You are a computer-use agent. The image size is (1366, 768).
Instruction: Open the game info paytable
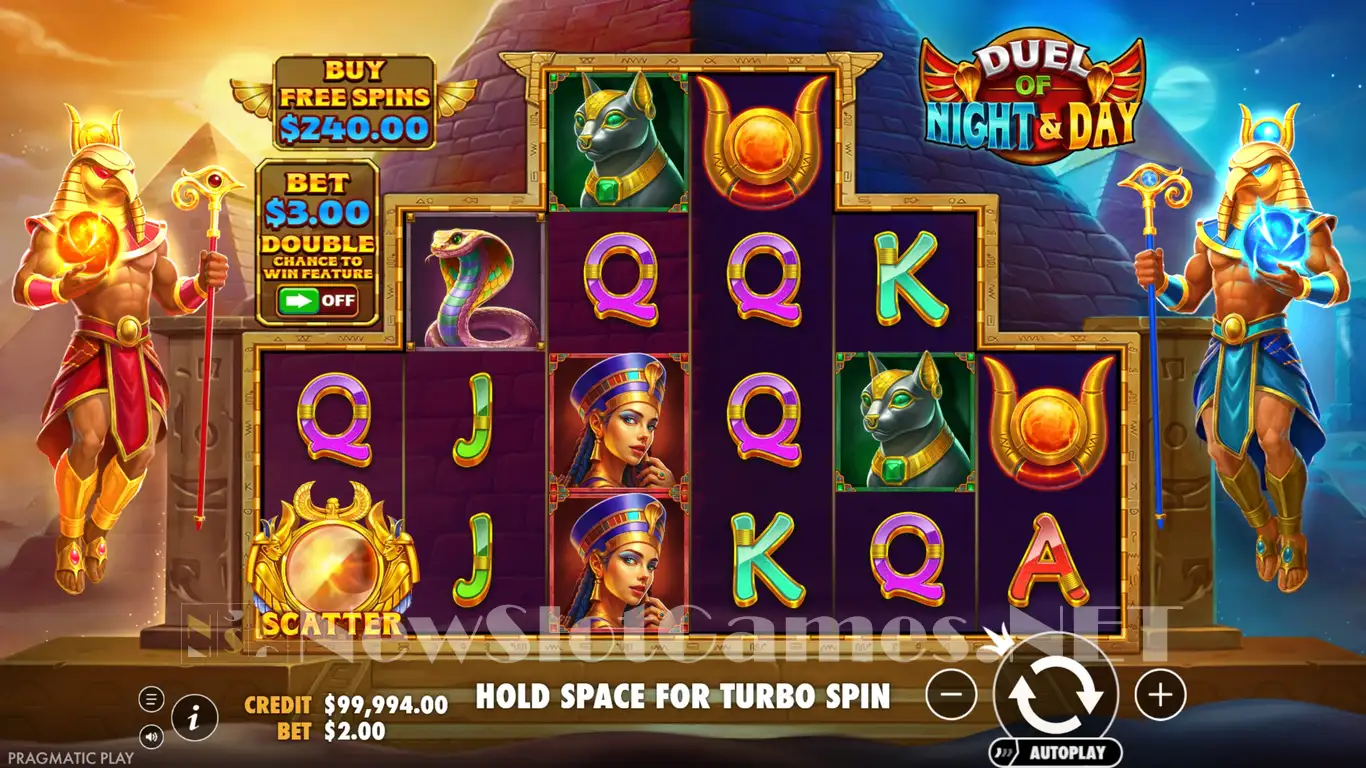[195, 715]
